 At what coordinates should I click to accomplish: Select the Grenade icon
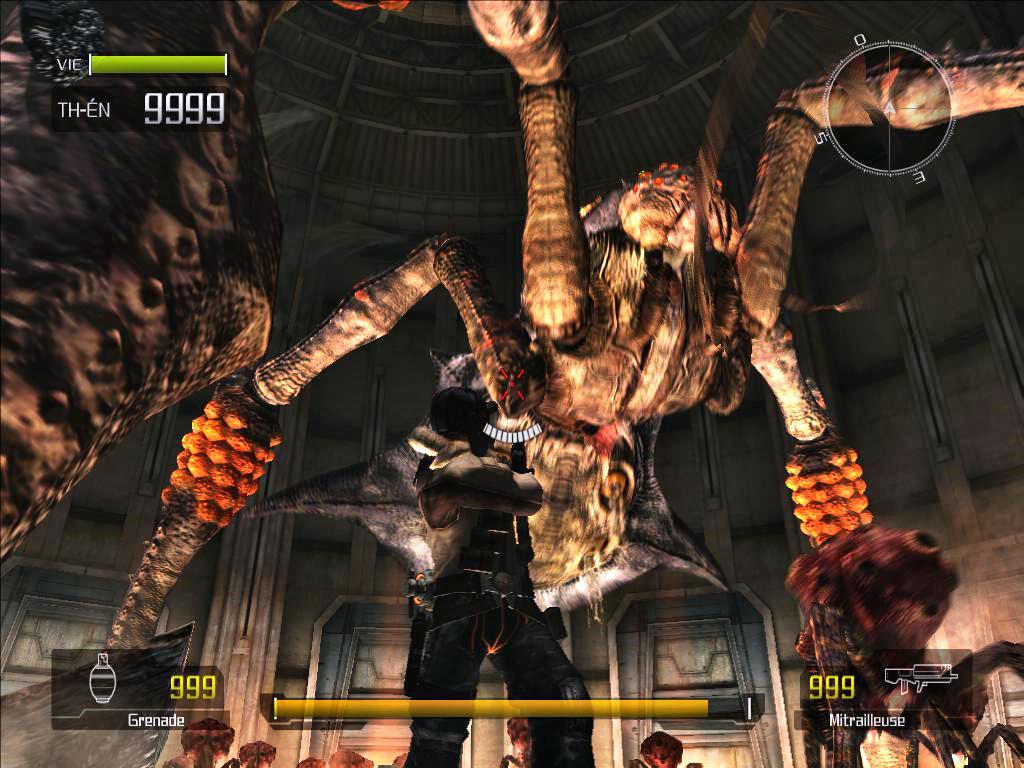[102, 681]
